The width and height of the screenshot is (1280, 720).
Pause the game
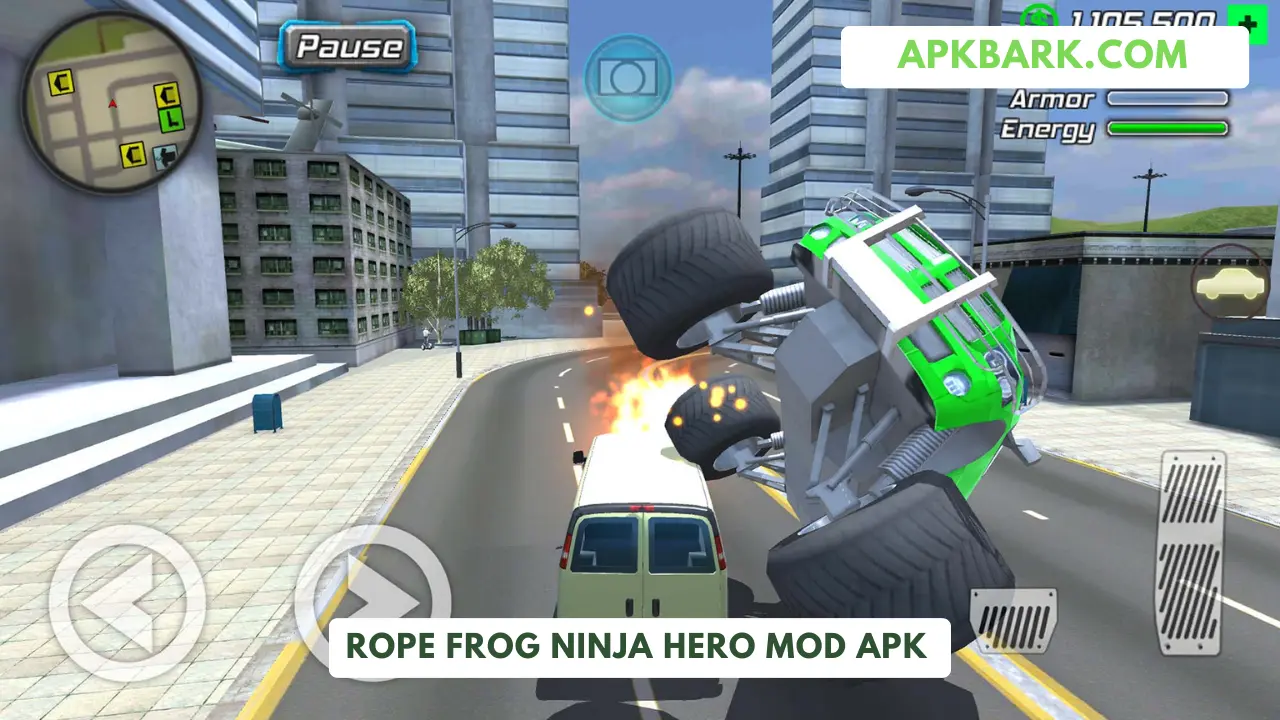click(348, 46)
